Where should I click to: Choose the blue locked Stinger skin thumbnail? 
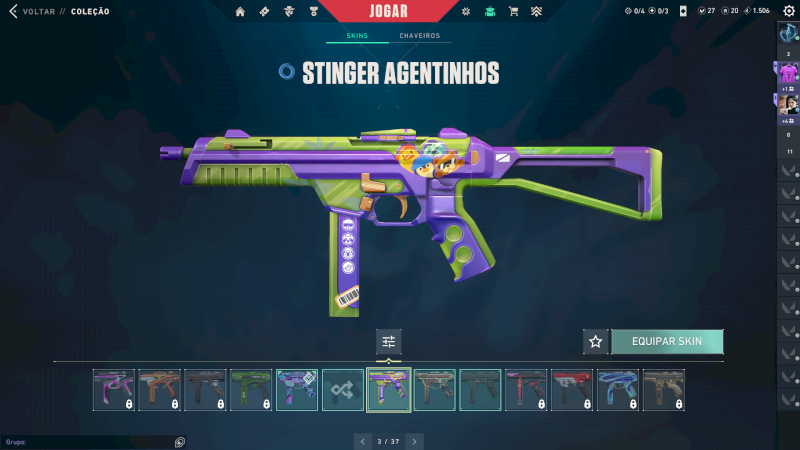(618, 390)
